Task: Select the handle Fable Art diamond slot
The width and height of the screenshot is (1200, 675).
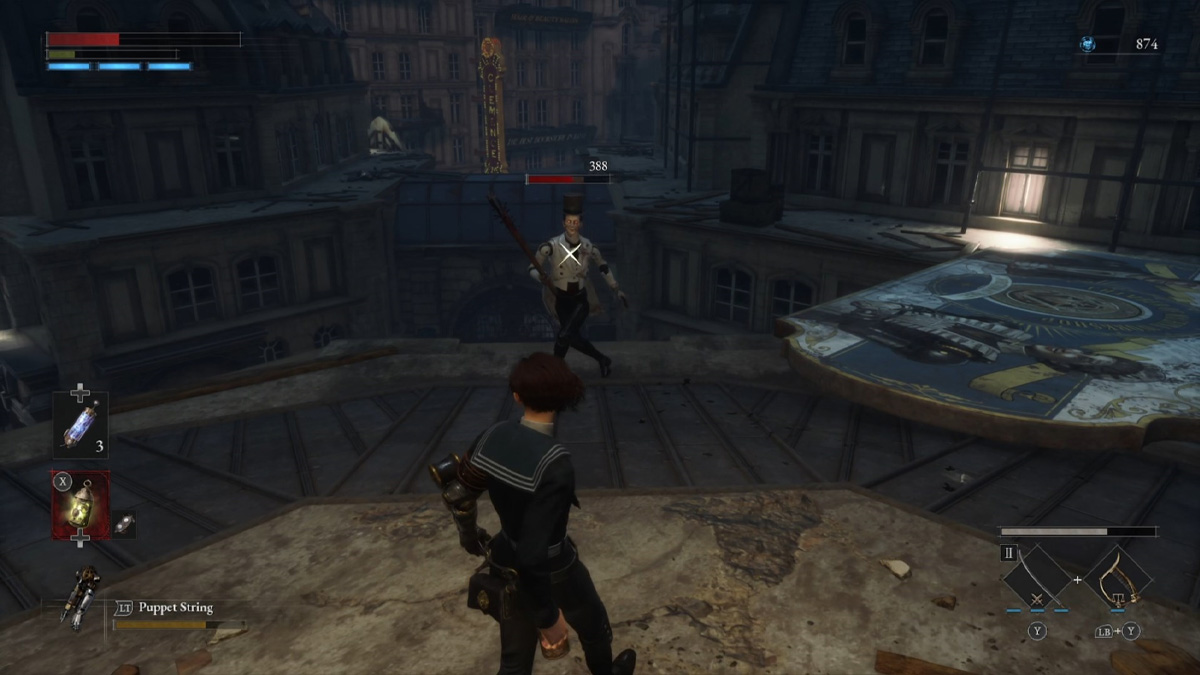Action: click(1117, 577)
